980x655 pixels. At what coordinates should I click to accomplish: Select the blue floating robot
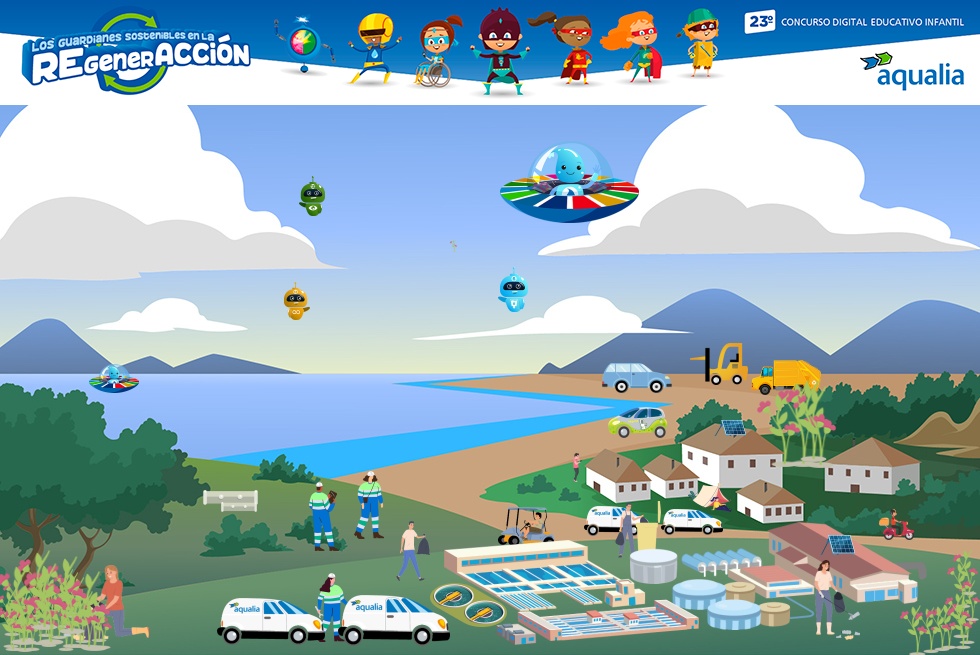tap(512, 291)
